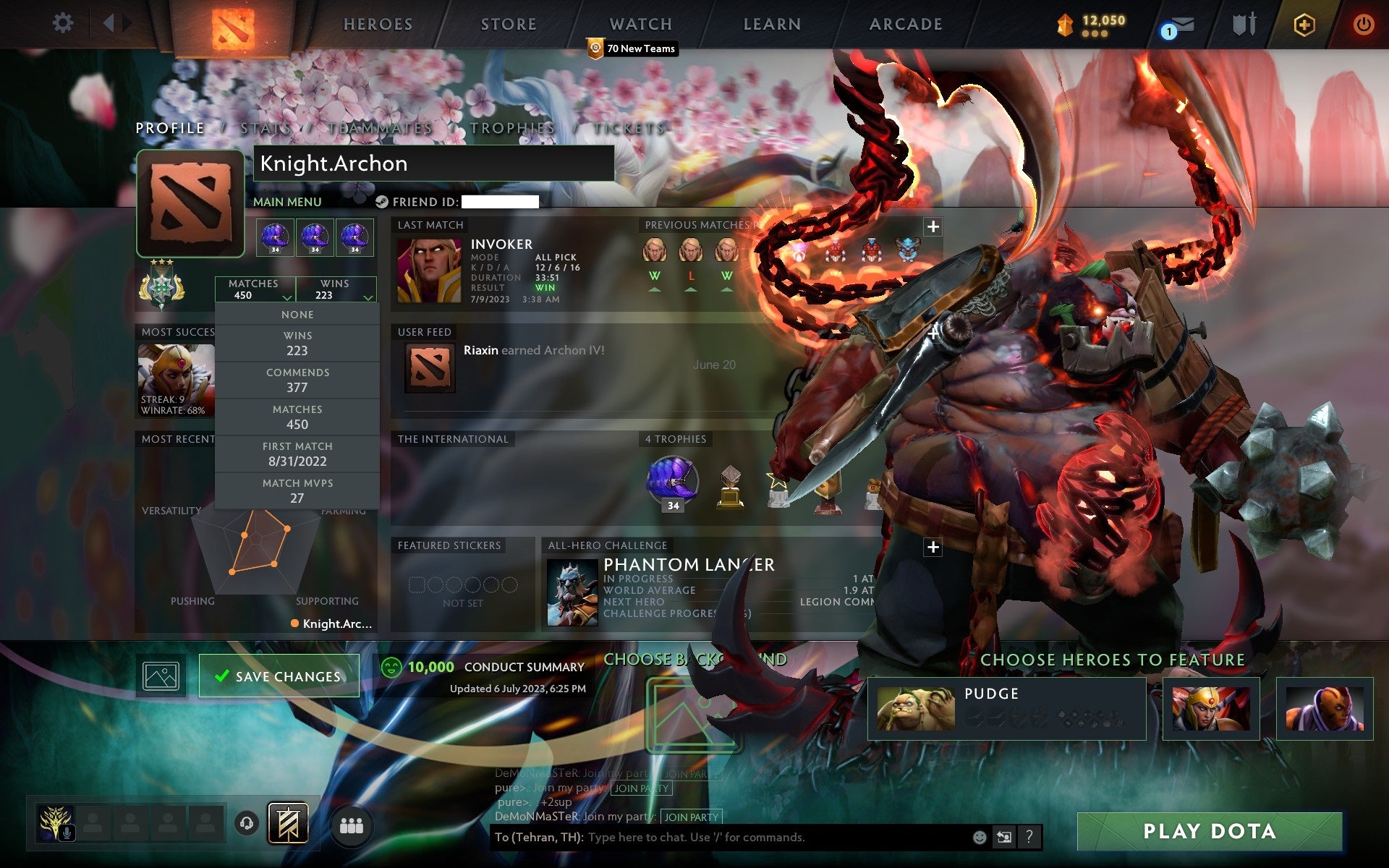Image resolution: width=1389 pixels, height=868 pixels.
Task: Open Dota Plus subscription icon
Action: (1302, 24)
